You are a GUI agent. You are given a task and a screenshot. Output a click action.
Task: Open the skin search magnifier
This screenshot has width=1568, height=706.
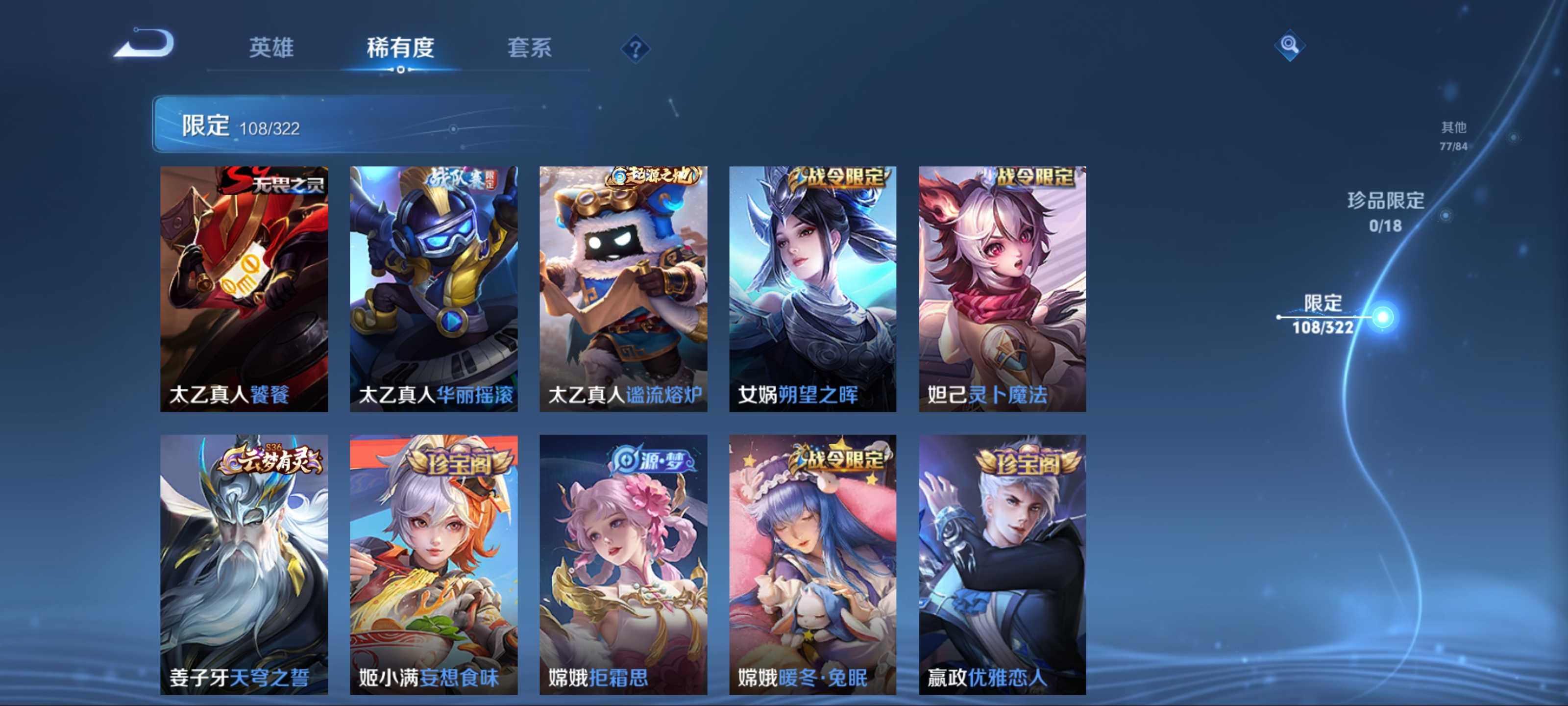pos(1289,45)
